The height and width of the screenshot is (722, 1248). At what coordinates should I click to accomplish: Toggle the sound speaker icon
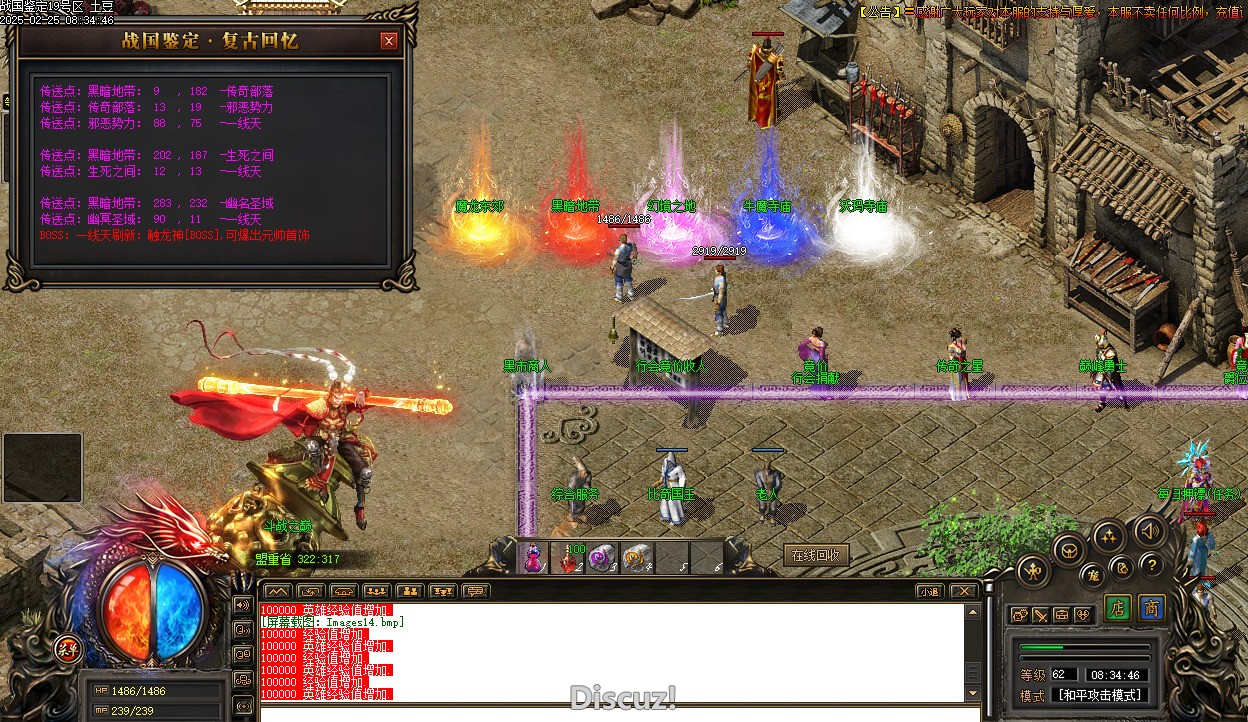pyautogui.click(x=1150, y=530)
